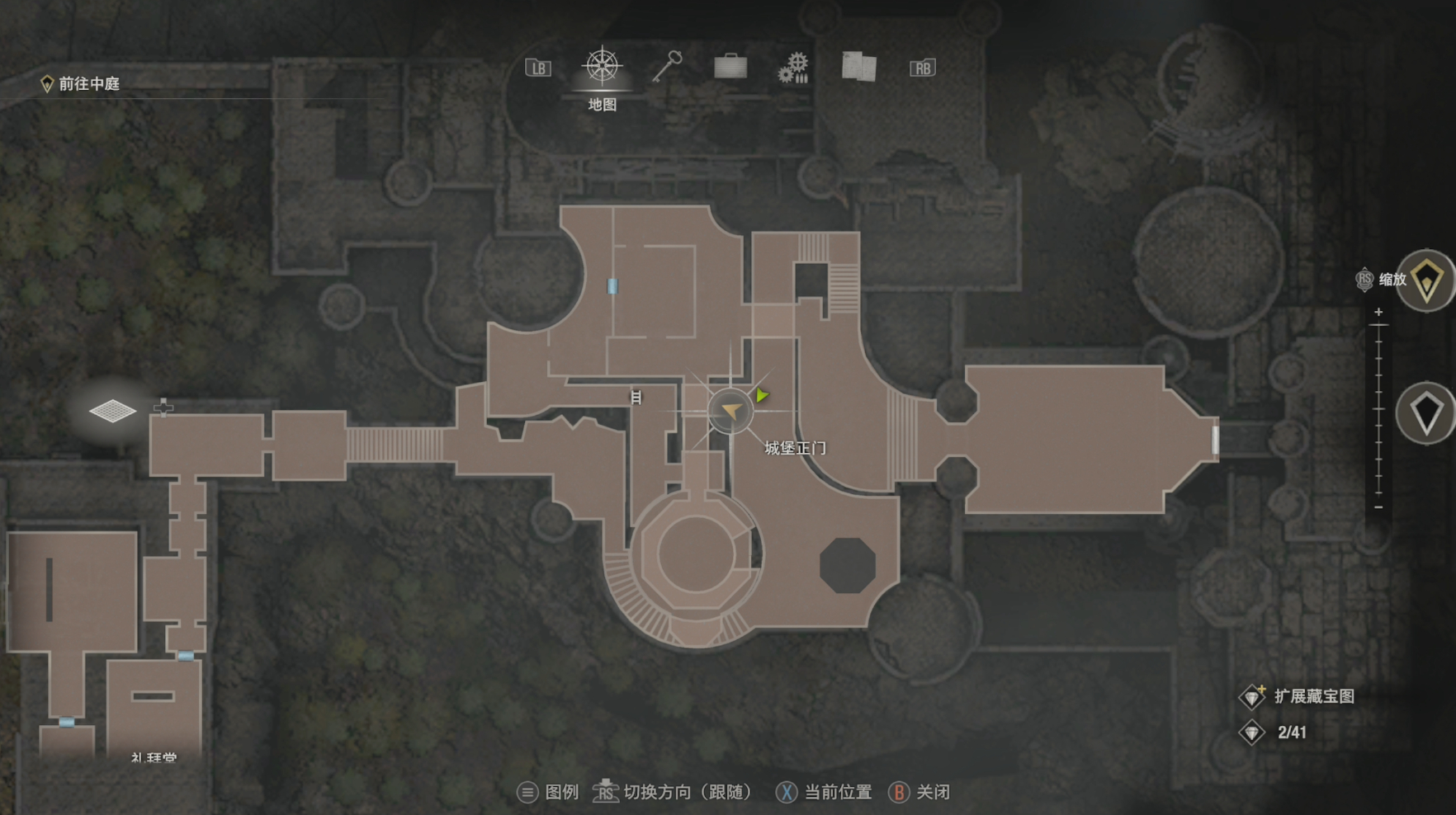The image size is (1456, 815).
Task: Choose the lower floor diamond button
Action: [x=1427, y=412]
